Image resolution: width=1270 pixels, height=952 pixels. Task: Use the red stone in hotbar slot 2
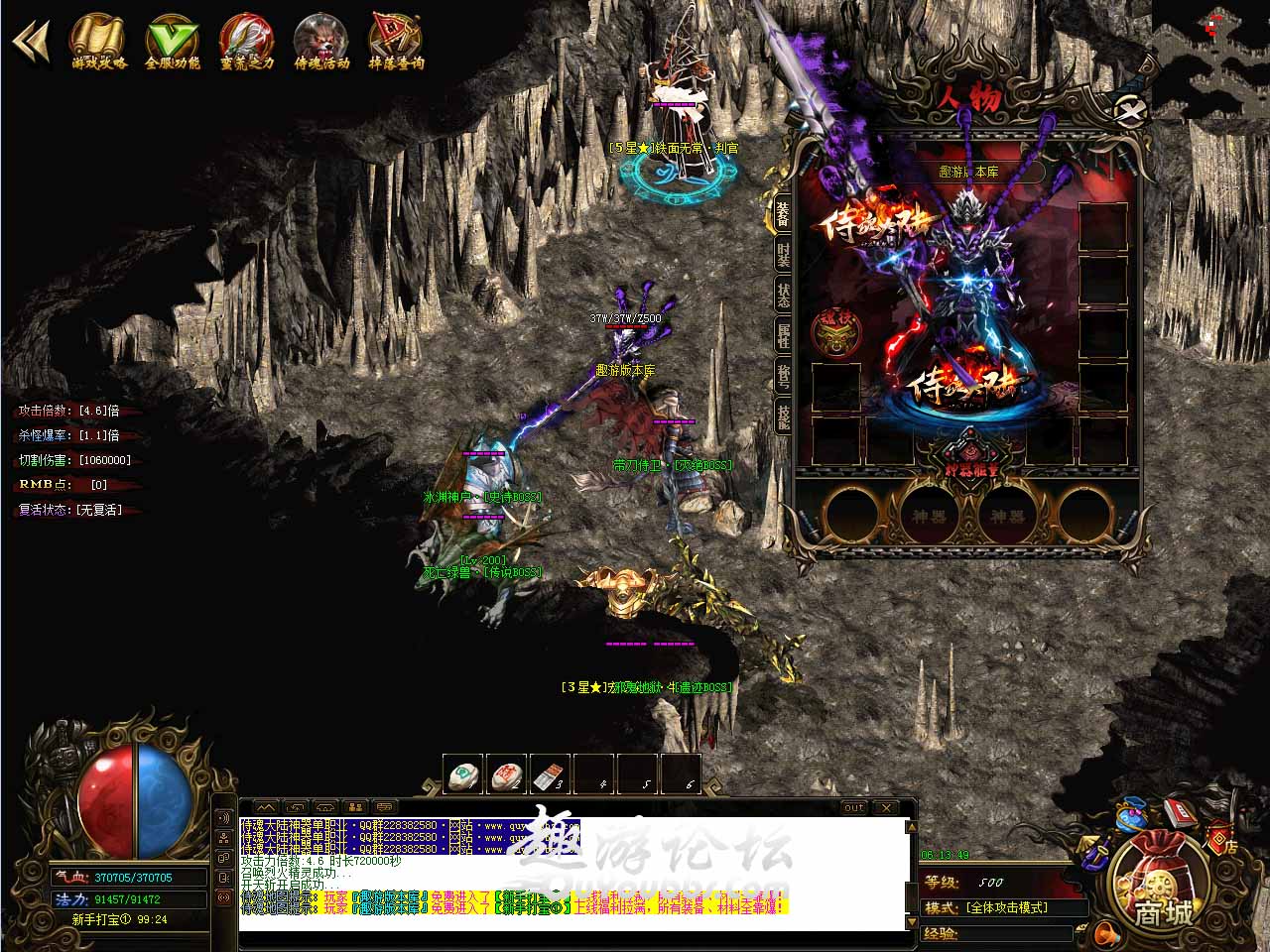(507, 775)
